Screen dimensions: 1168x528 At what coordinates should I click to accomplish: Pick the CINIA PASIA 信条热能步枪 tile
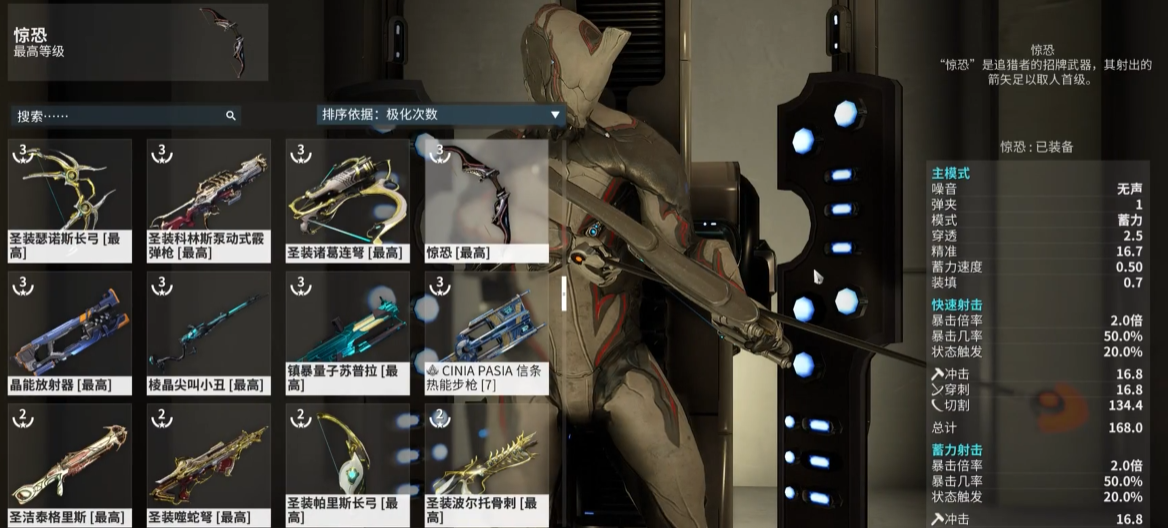click(x=487, y=332)
